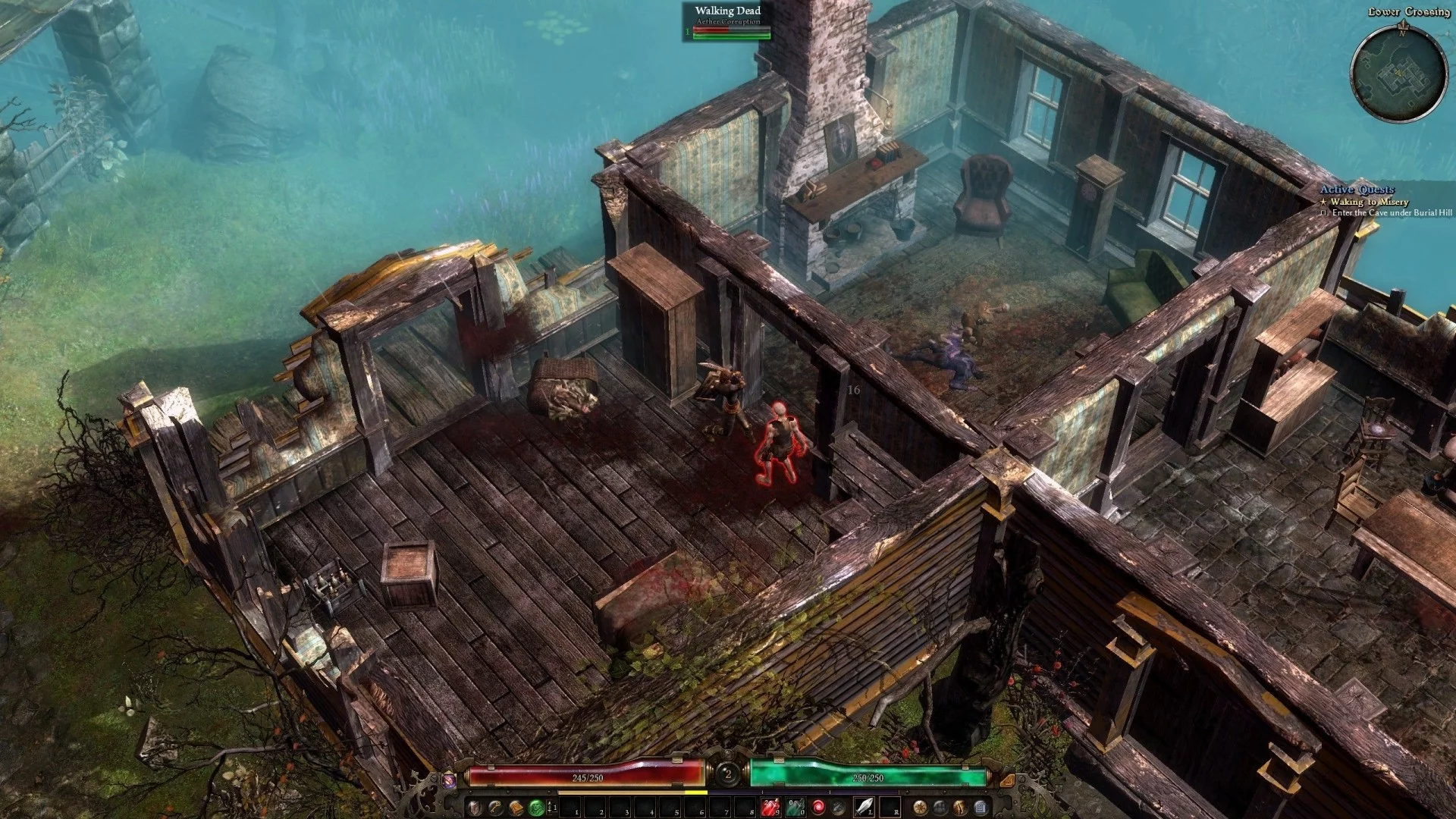Viewport: 1456px width, 819px height.
Task: Open the orange book journal
Action: point(516,808)
